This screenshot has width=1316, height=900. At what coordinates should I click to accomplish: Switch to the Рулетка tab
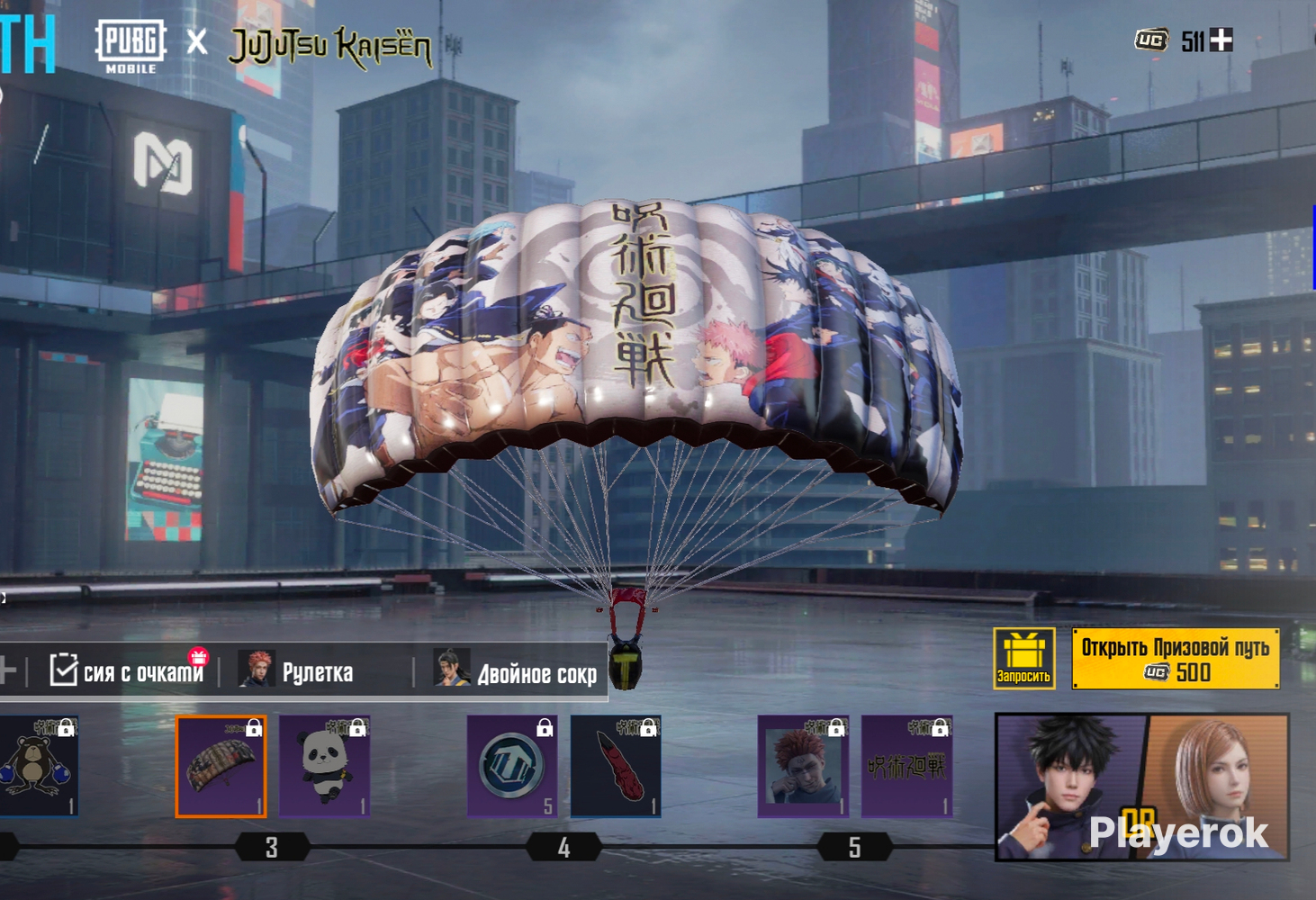[x=302, y=671]
